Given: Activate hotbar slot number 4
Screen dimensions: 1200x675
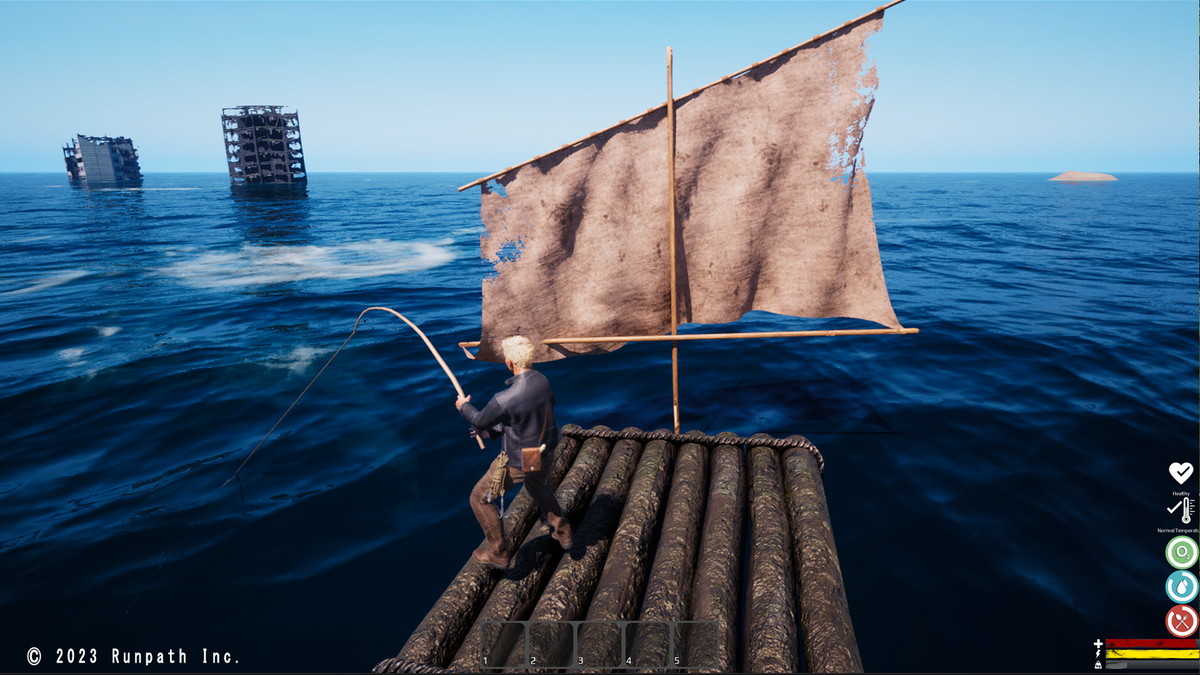Looking at the screenshot, I should tap(647, 644).
